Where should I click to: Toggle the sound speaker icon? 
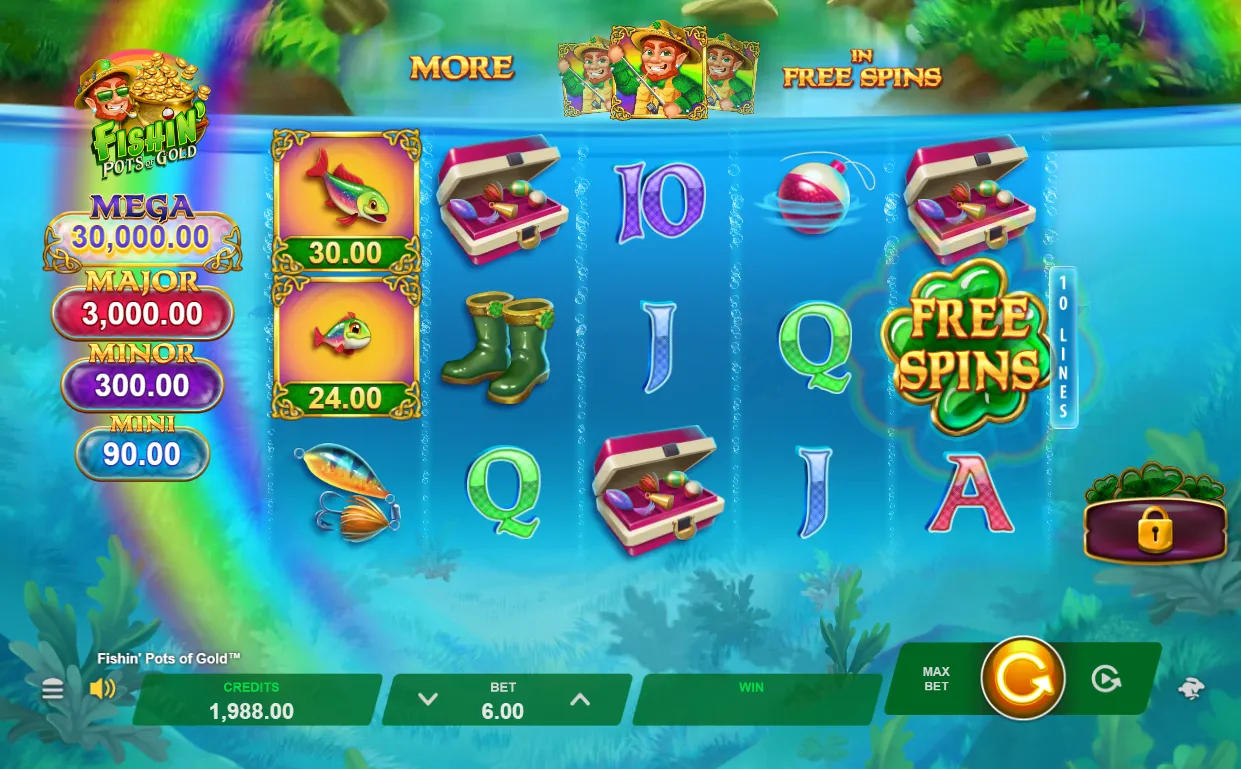tap(102, 689)
